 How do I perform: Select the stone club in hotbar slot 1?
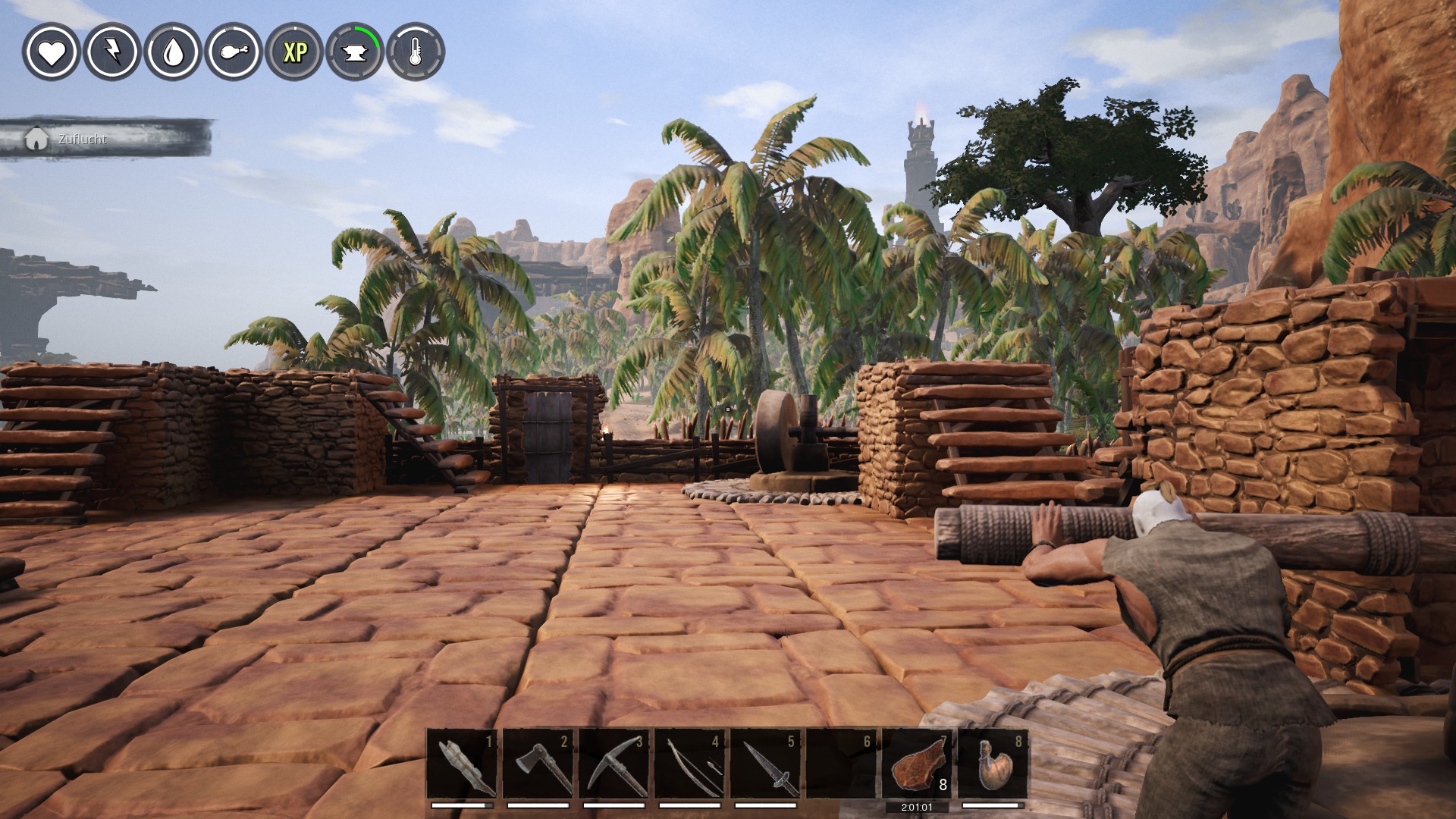pos(462,764)
